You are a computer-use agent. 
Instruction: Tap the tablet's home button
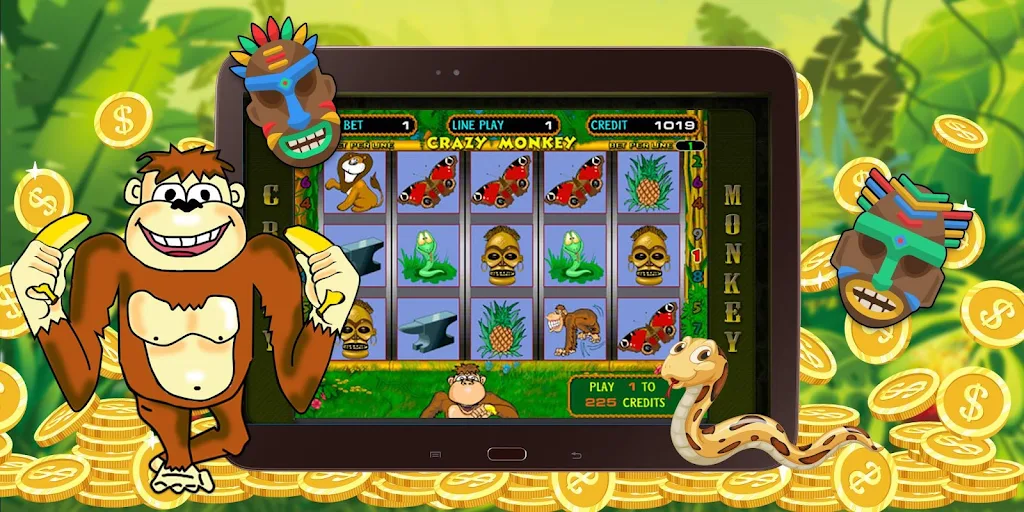tap(506, 453)
